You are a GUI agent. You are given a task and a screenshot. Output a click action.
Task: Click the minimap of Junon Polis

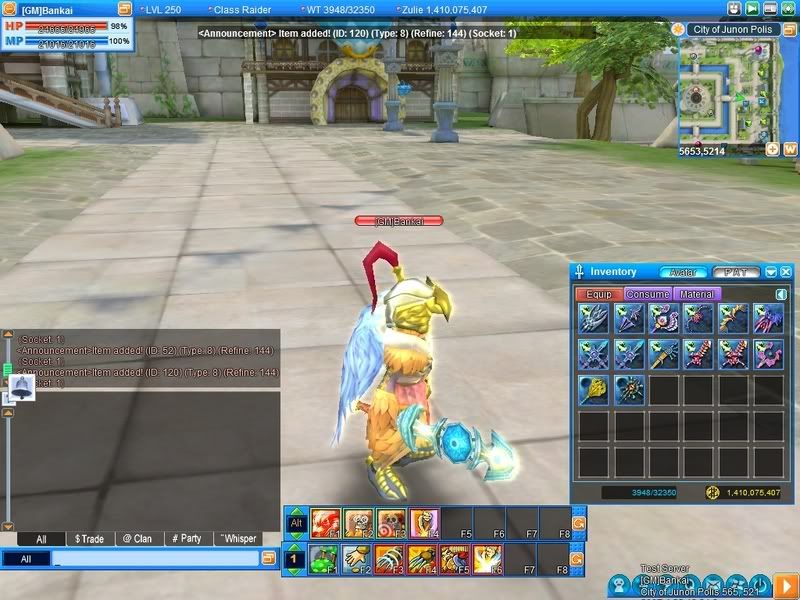click(727, 92)
